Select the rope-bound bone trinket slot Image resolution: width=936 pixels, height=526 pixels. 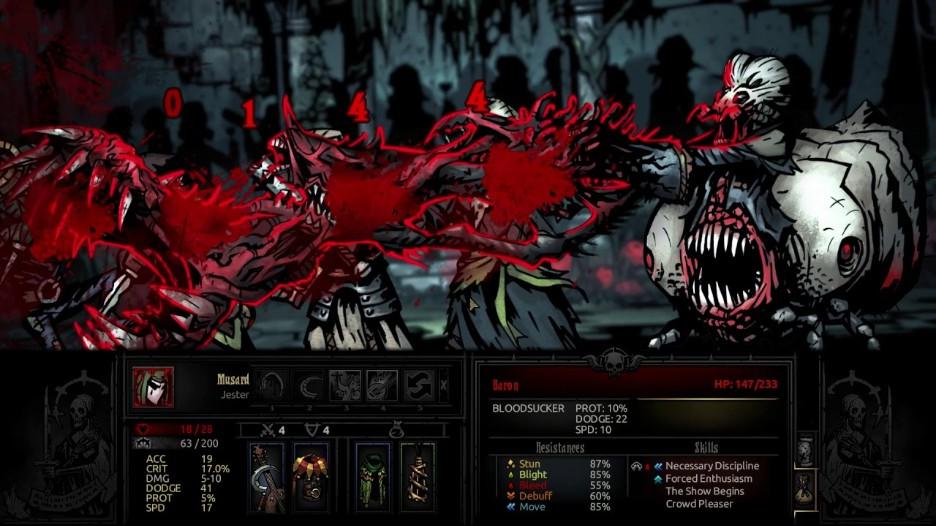click(418, 476)
